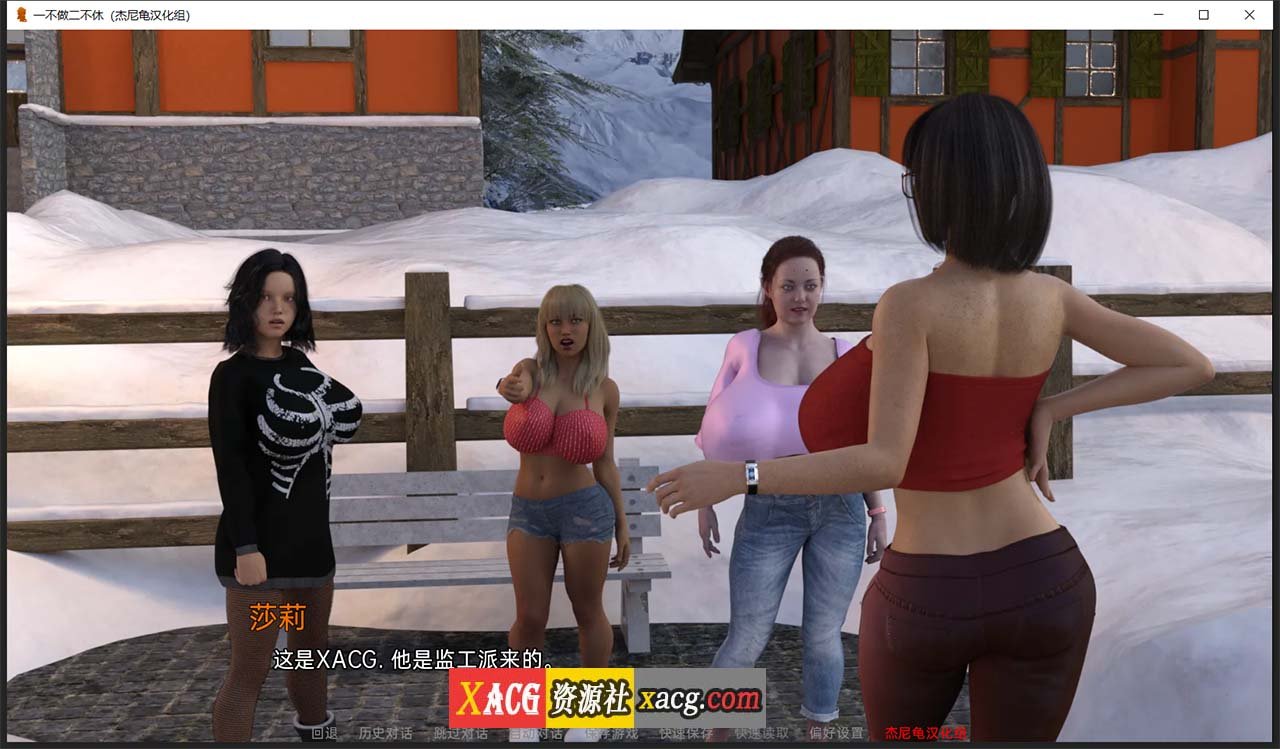The image size is (1280, 749).
Task: Use 快速保存 quick save
Action: 686,733
